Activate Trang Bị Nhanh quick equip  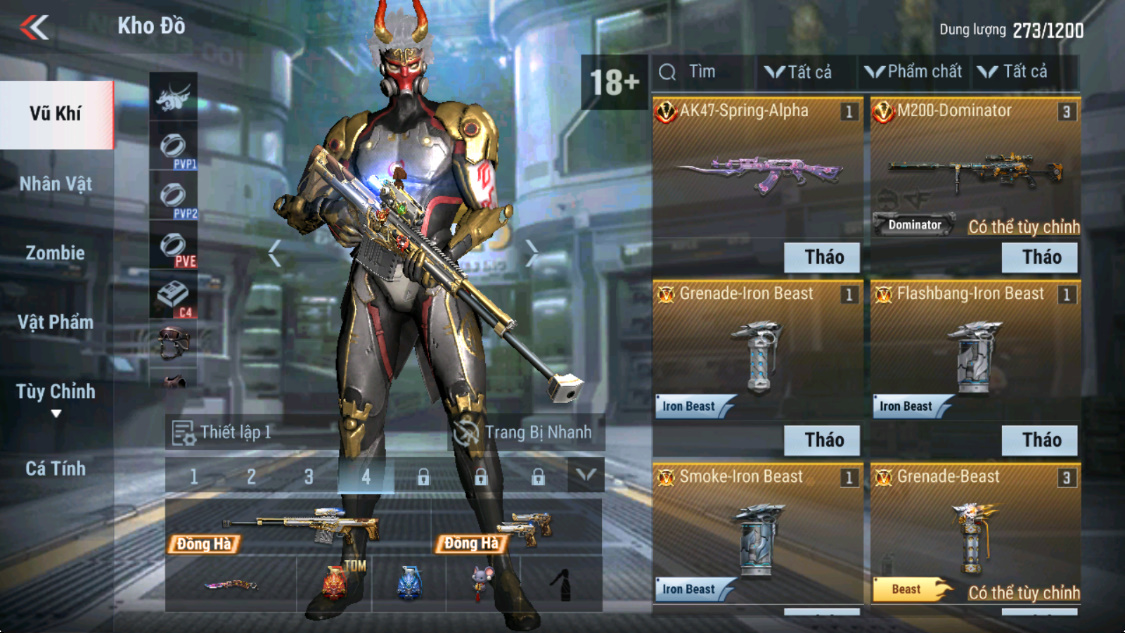[x=525, y=433]
